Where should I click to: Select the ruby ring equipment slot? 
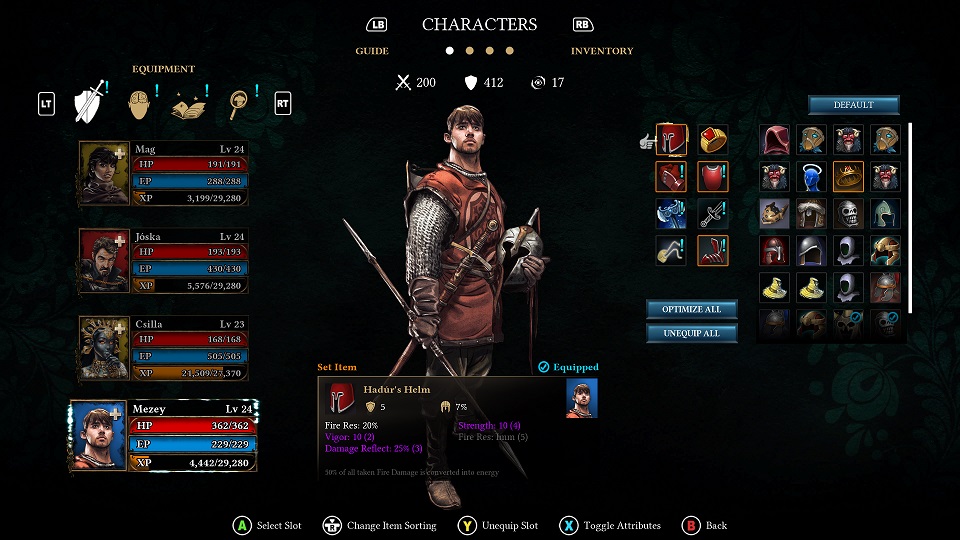point(712,140)
